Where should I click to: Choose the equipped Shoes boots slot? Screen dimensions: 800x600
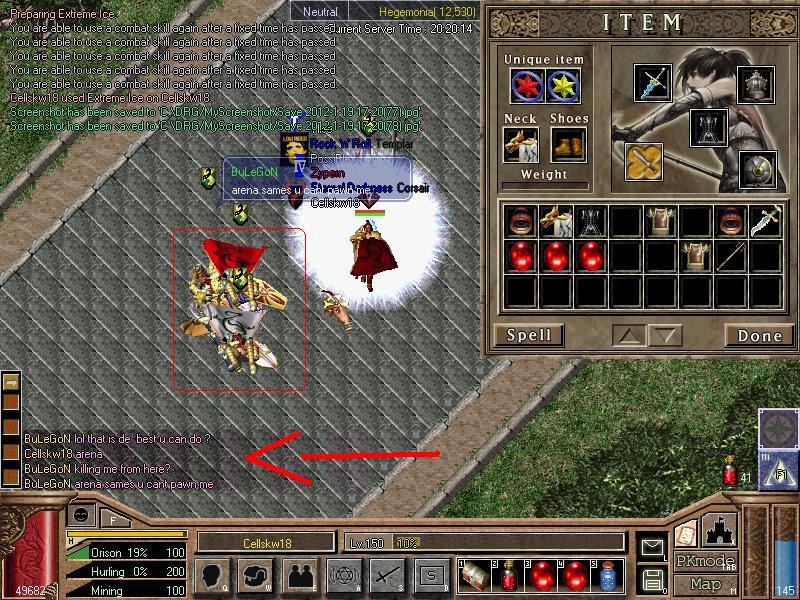[x=568, y=146]
